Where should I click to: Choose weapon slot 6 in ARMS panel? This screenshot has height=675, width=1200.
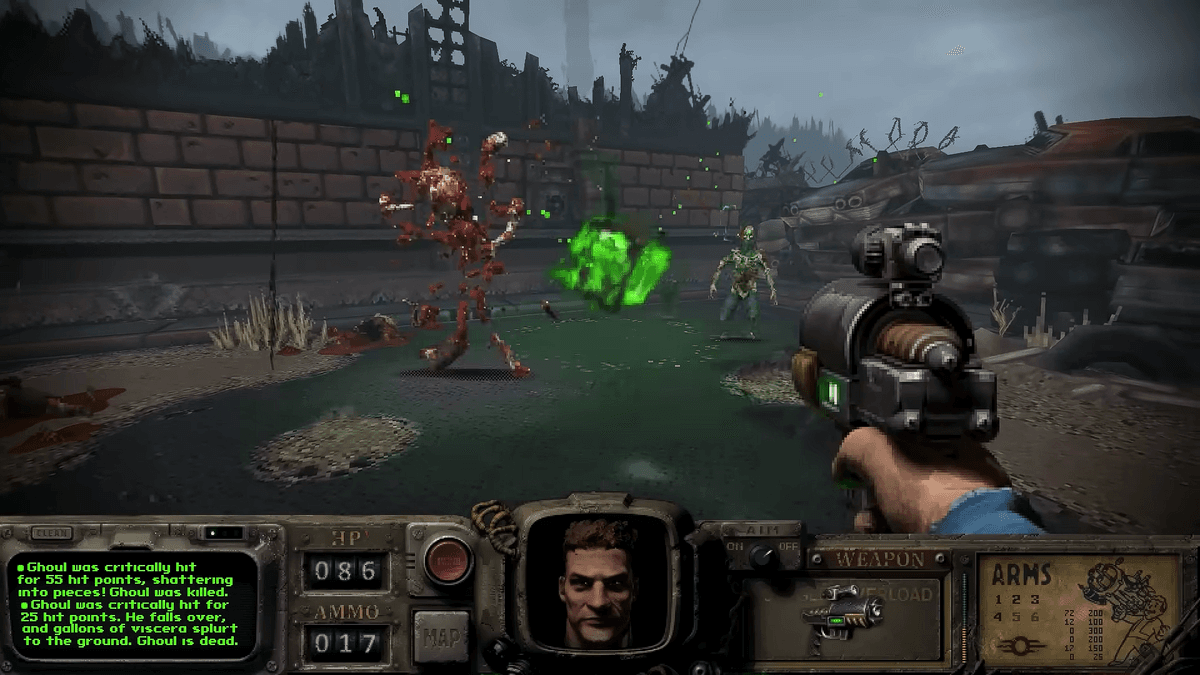1033,618
